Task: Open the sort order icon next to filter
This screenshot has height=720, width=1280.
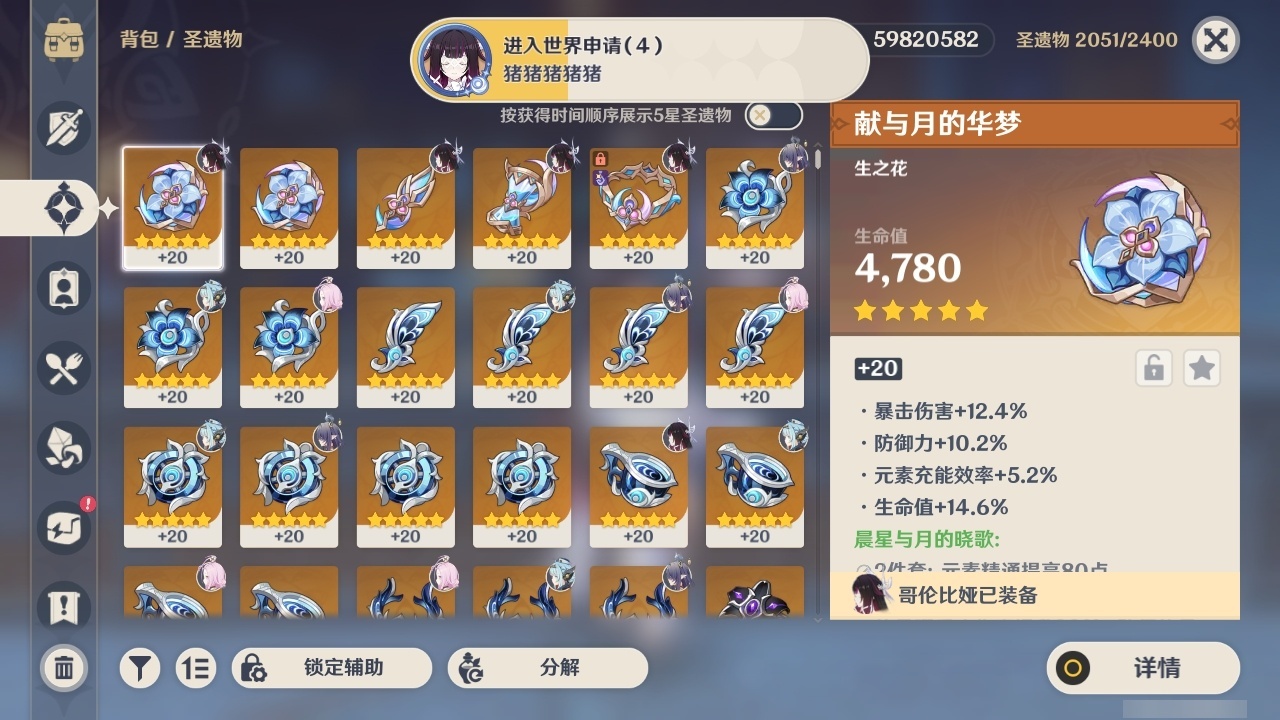Action: pos(196,668)
